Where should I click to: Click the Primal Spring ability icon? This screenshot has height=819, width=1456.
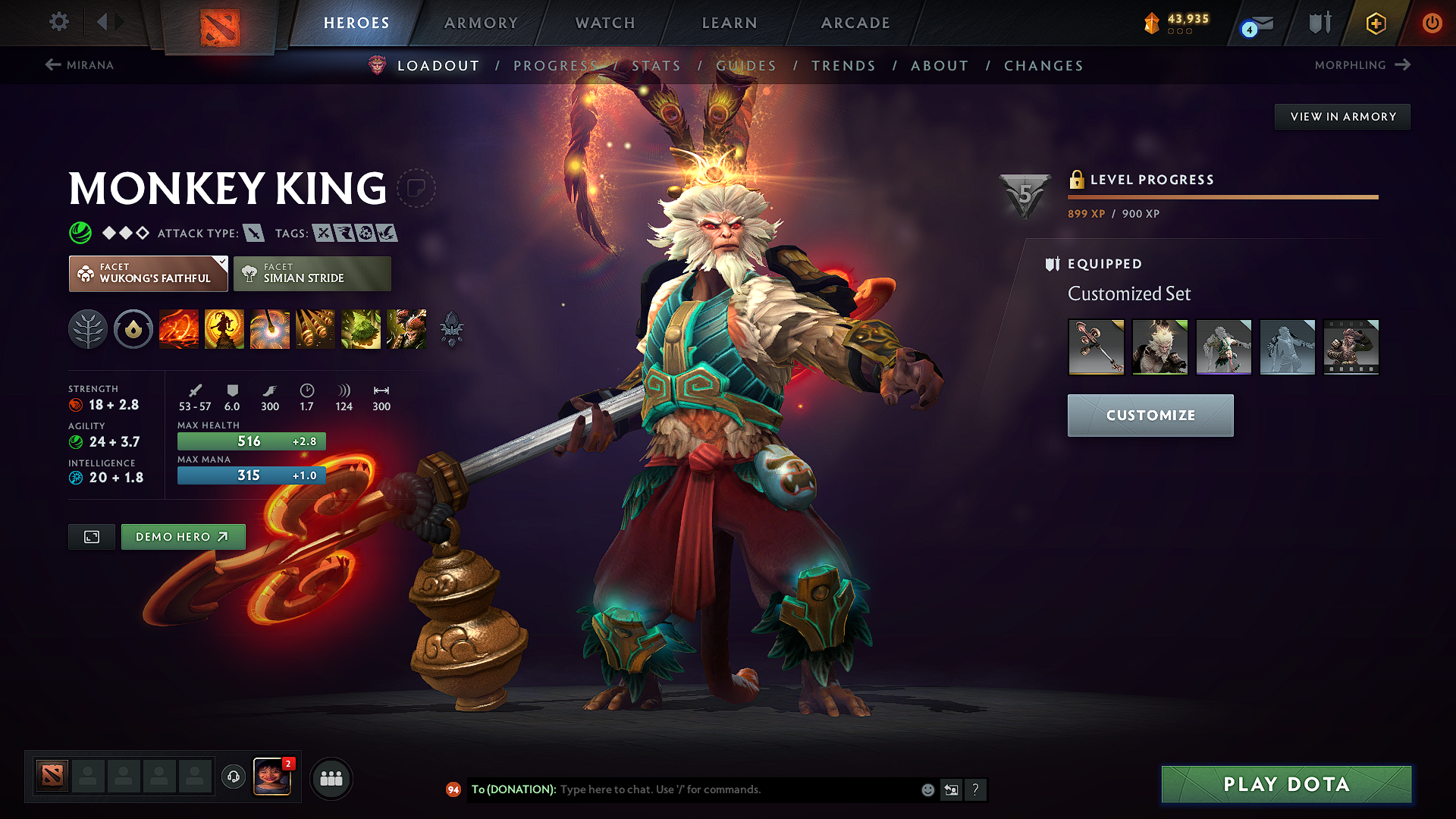270,329
